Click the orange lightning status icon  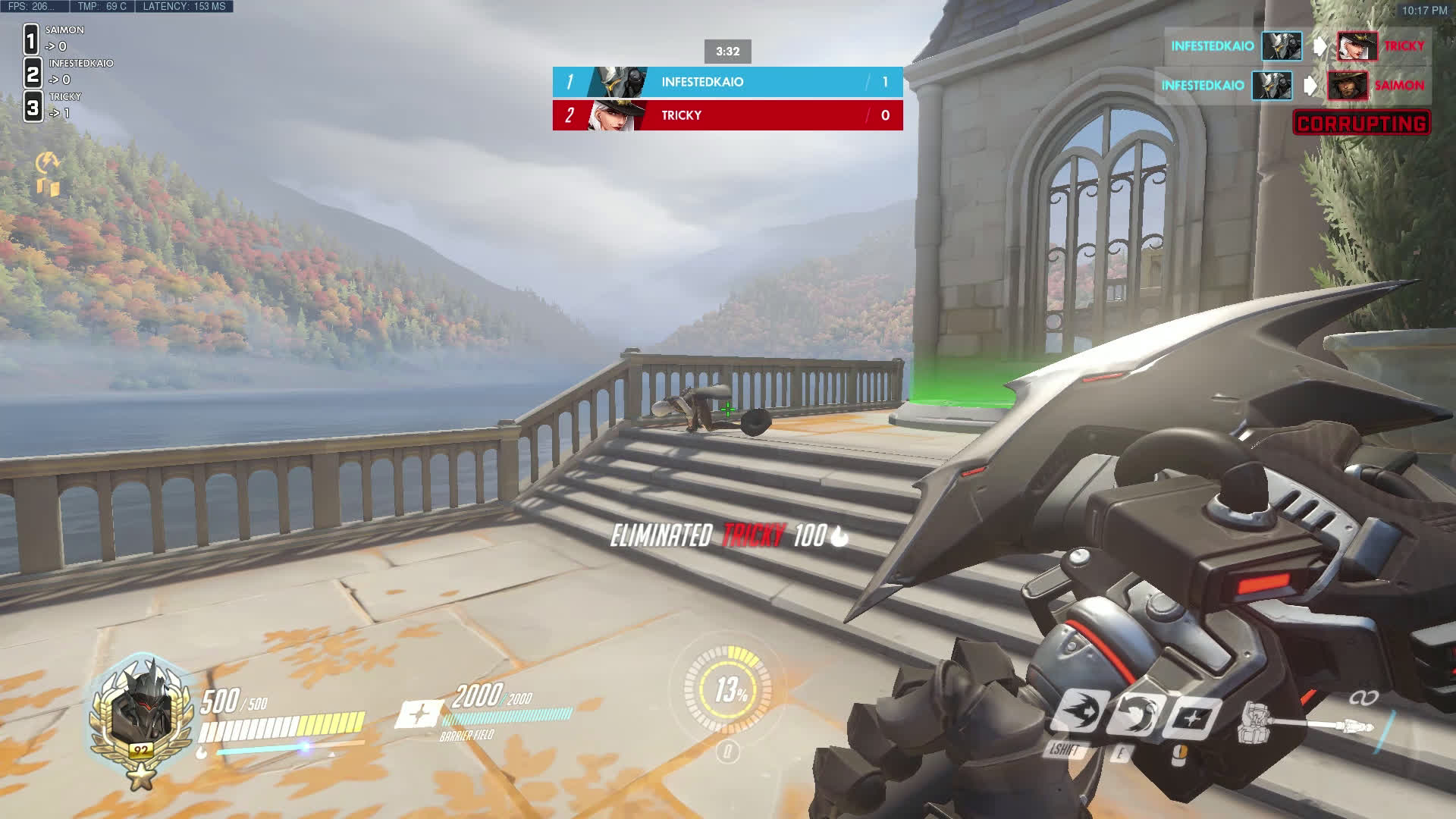(47, 161)
